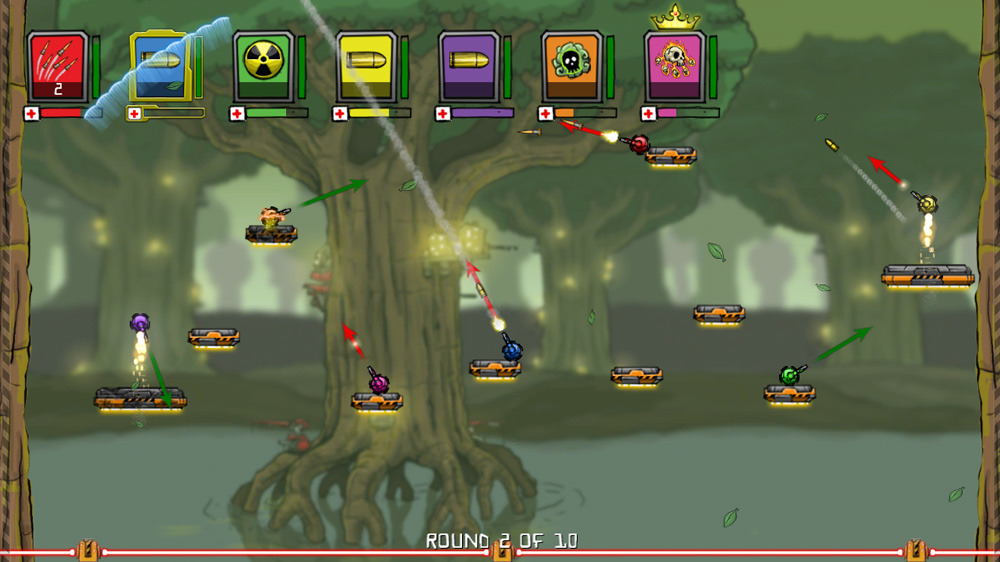
Task: Choose the green radioactive nuke card
Action: pos(264,66)
